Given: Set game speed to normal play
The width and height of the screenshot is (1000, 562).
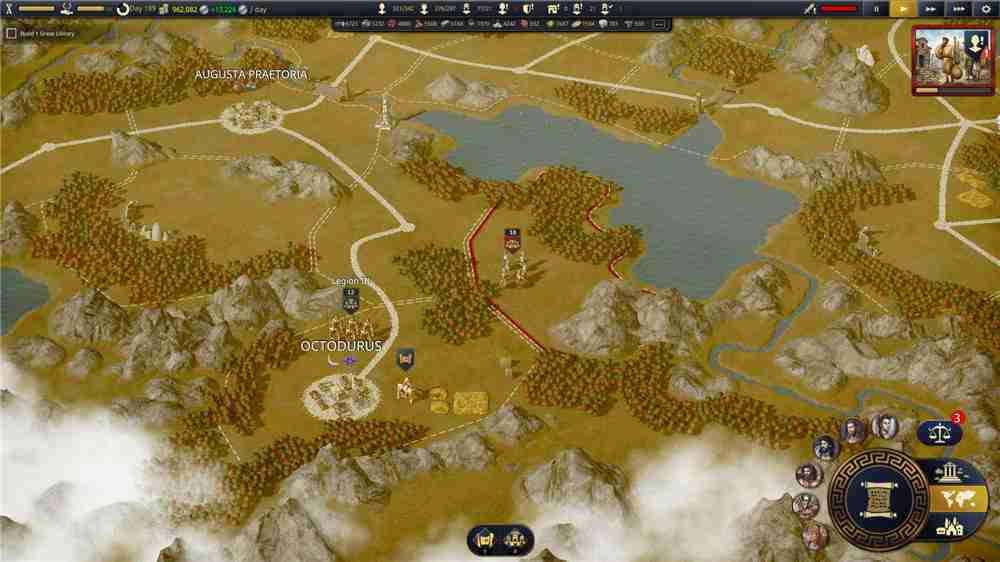Looking at the screenshot, I should pos(904,8).
